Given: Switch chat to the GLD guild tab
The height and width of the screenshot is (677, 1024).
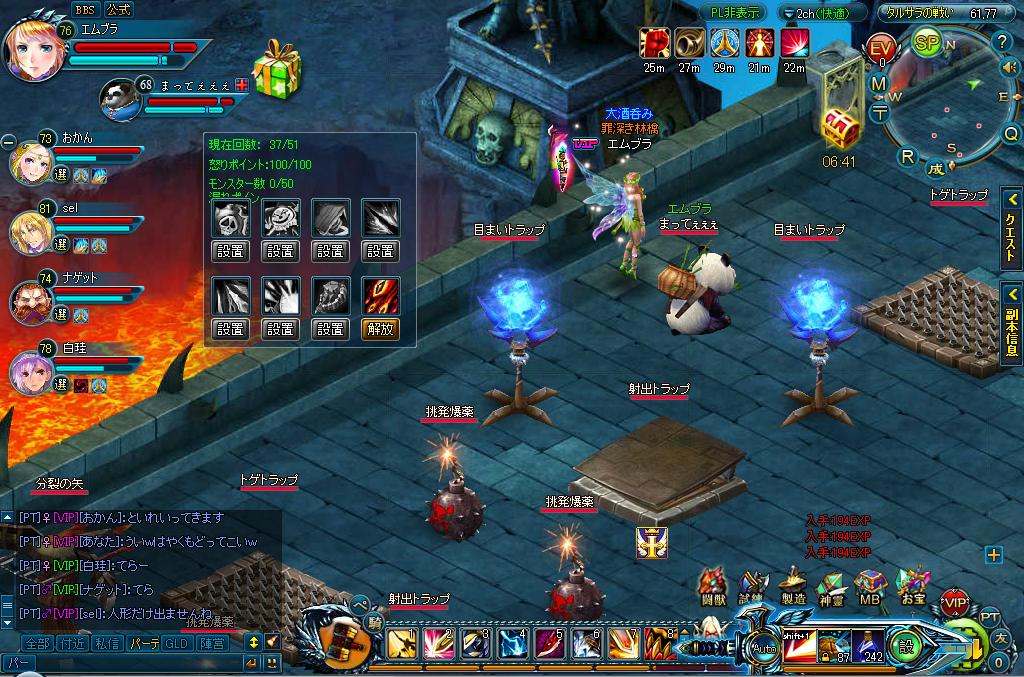Looking at the screenshot, I should click(176, 642).
